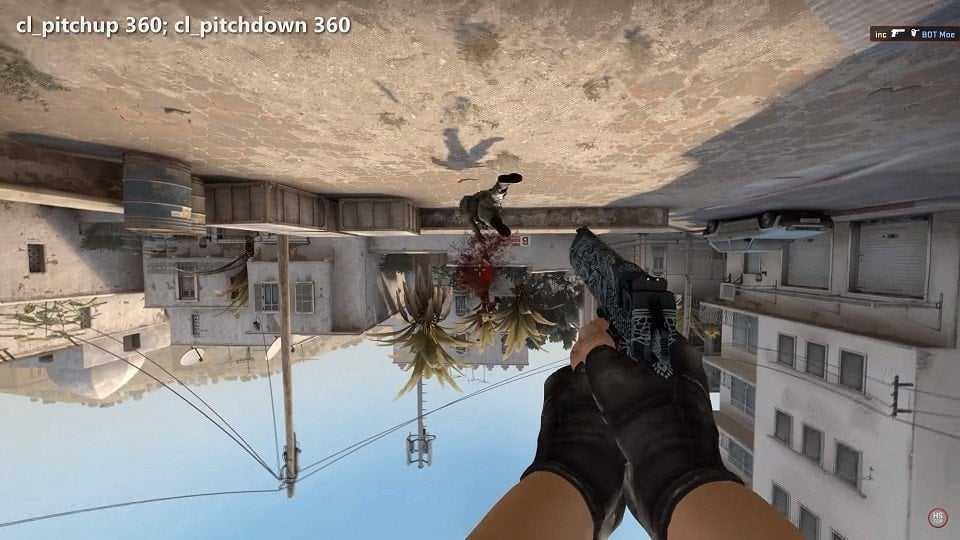This screenshot has width=960, height=540.
Task: Click the round HS channel watermark
Action: pyautogui.click(x=937, y=517)
